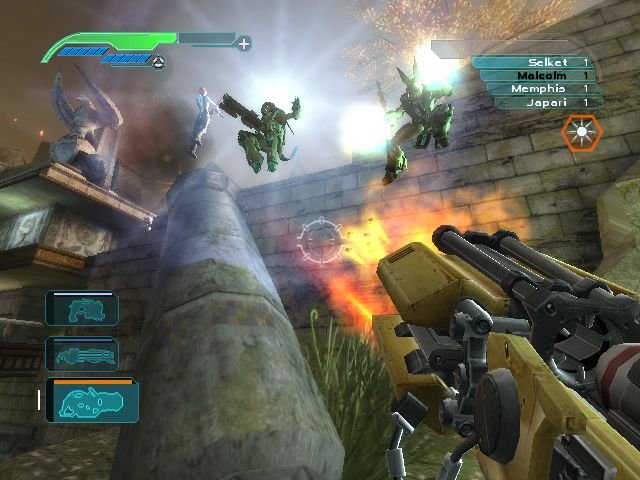The image size is (640, 480).
Task: Select Malcolm in the player score list
Action: coord(532,75)
